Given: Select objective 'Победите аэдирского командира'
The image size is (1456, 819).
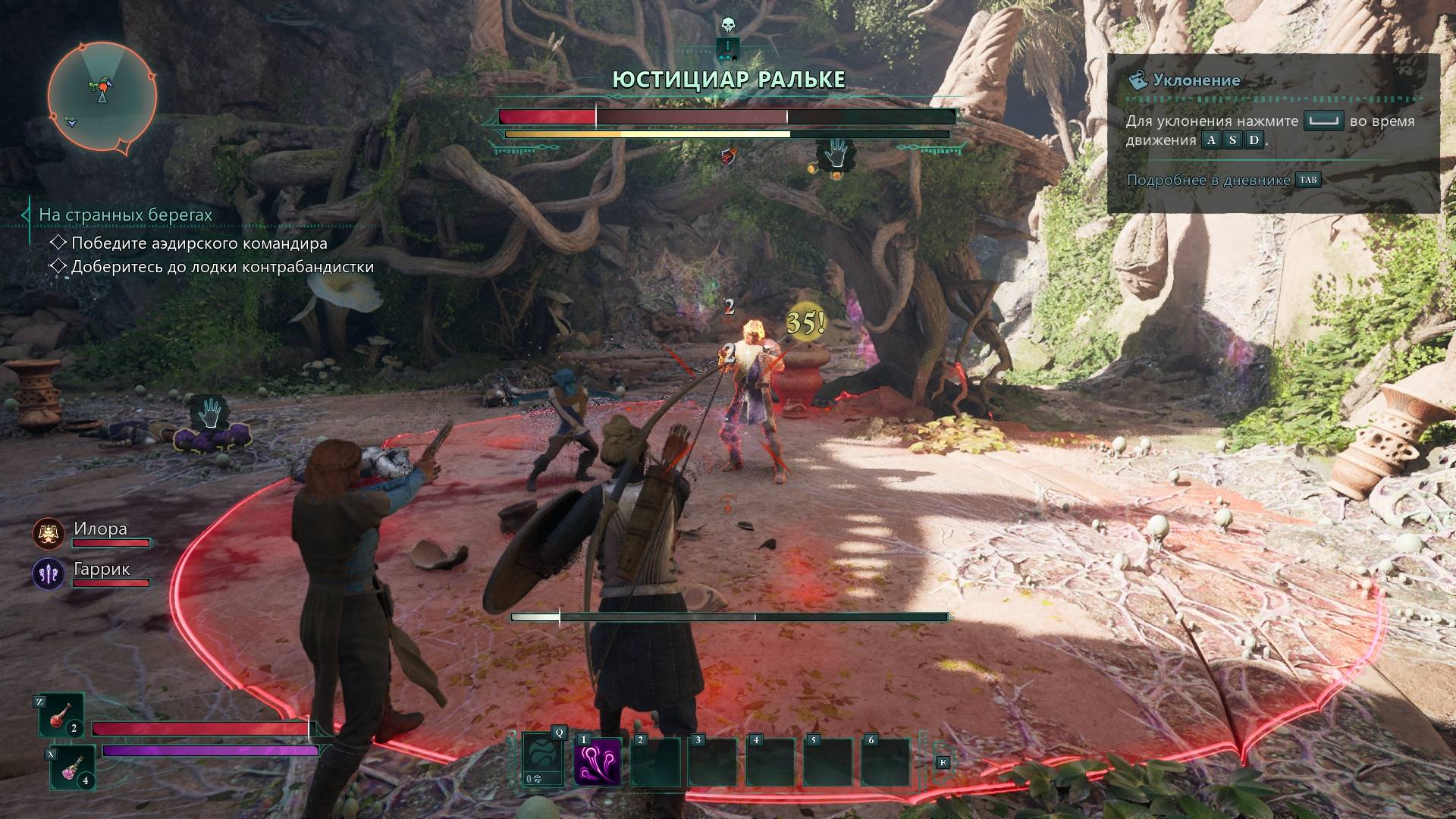Looking at the screenshot, I should pyautogui.click(x=199, y=243).
